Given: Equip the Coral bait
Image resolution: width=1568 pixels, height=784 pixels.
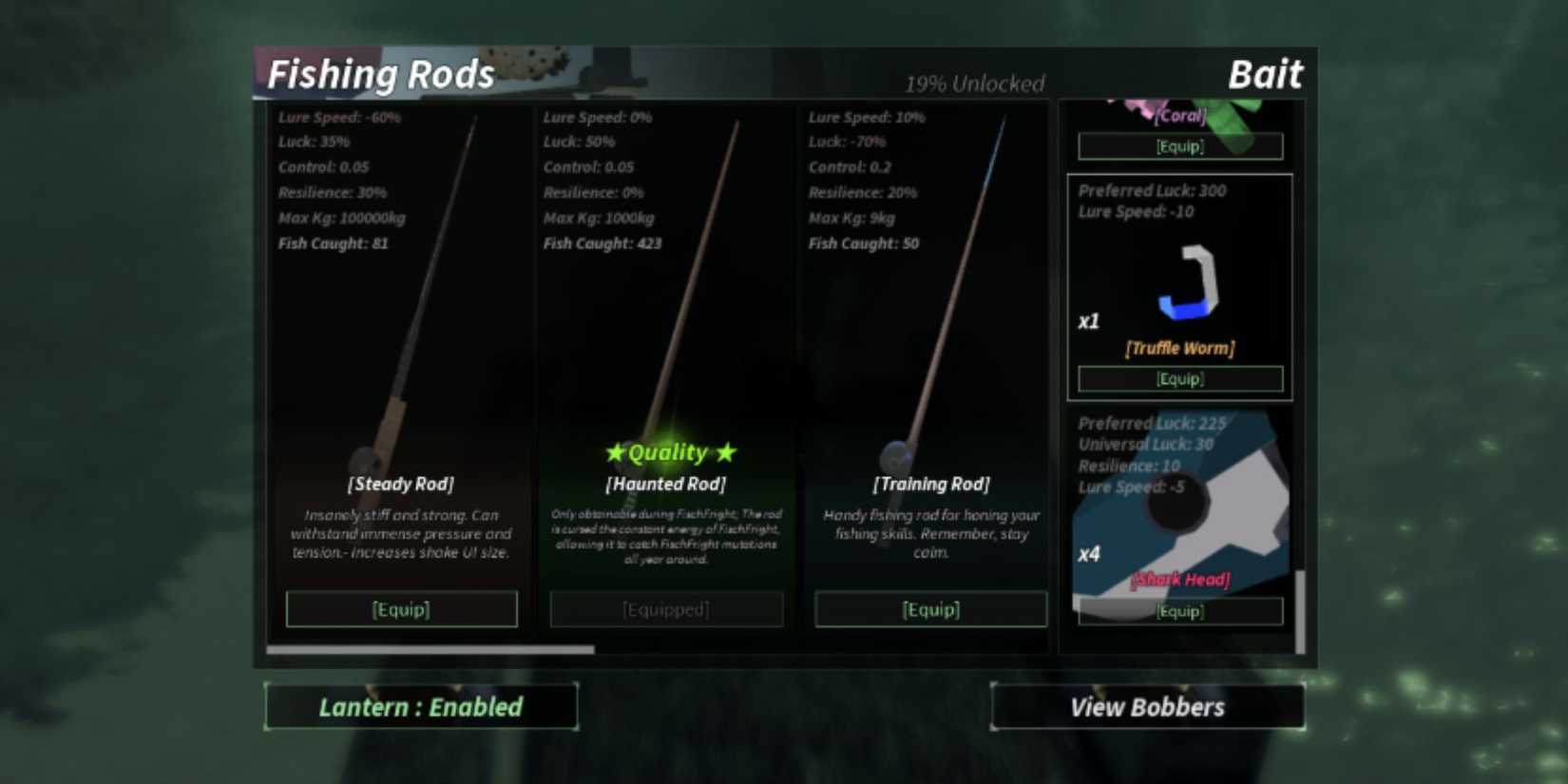Looking at the screenshot, I should click(1178, 145).
